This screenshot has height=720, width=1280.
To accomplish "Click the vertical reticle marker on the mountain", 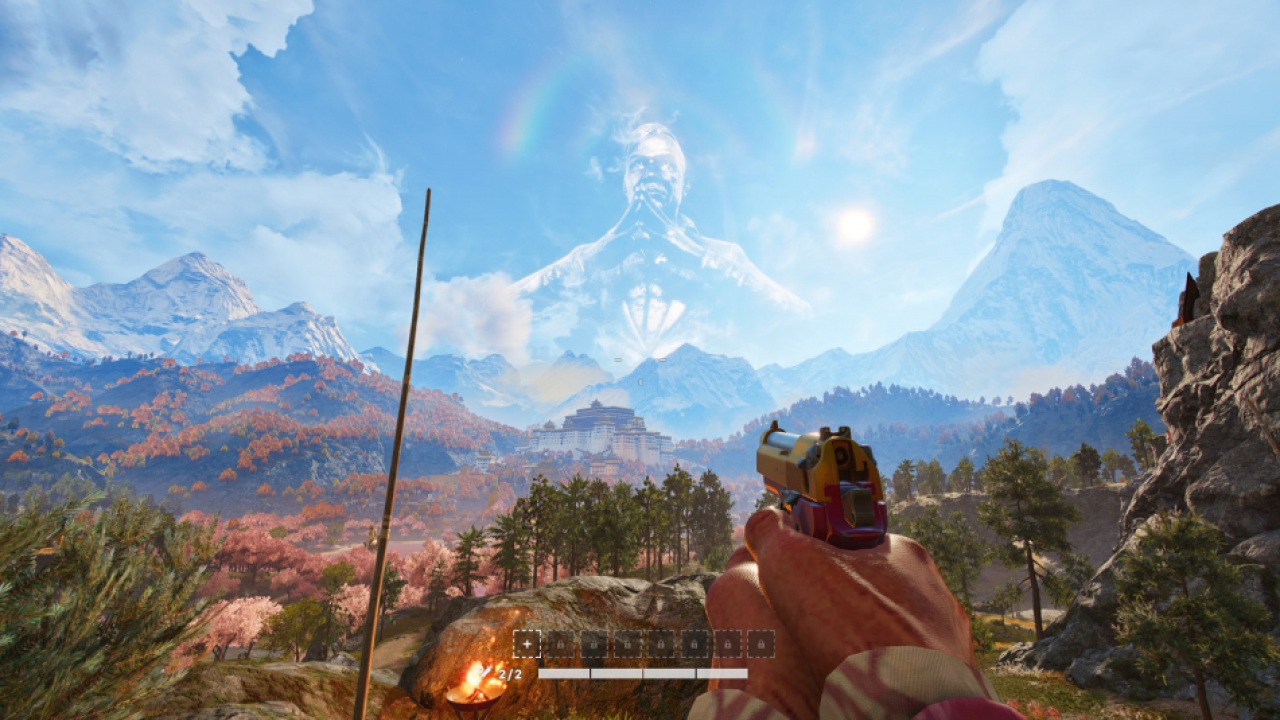I will pyautogui.click(x=640, y=381).
